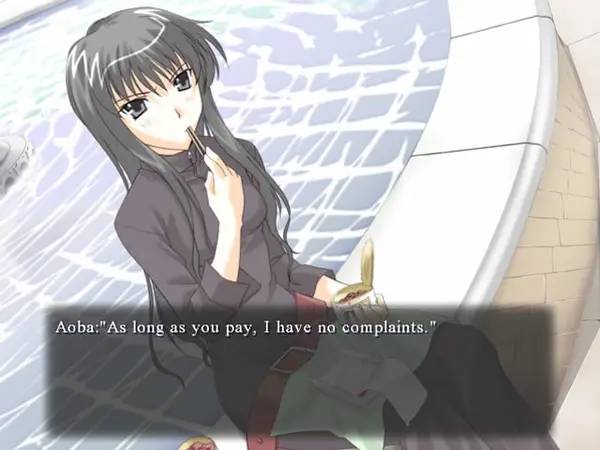The height and width of the screenshot is (450, 600).
Task: Click Aoba's dialogue box to continue
Action: point(298,370)
